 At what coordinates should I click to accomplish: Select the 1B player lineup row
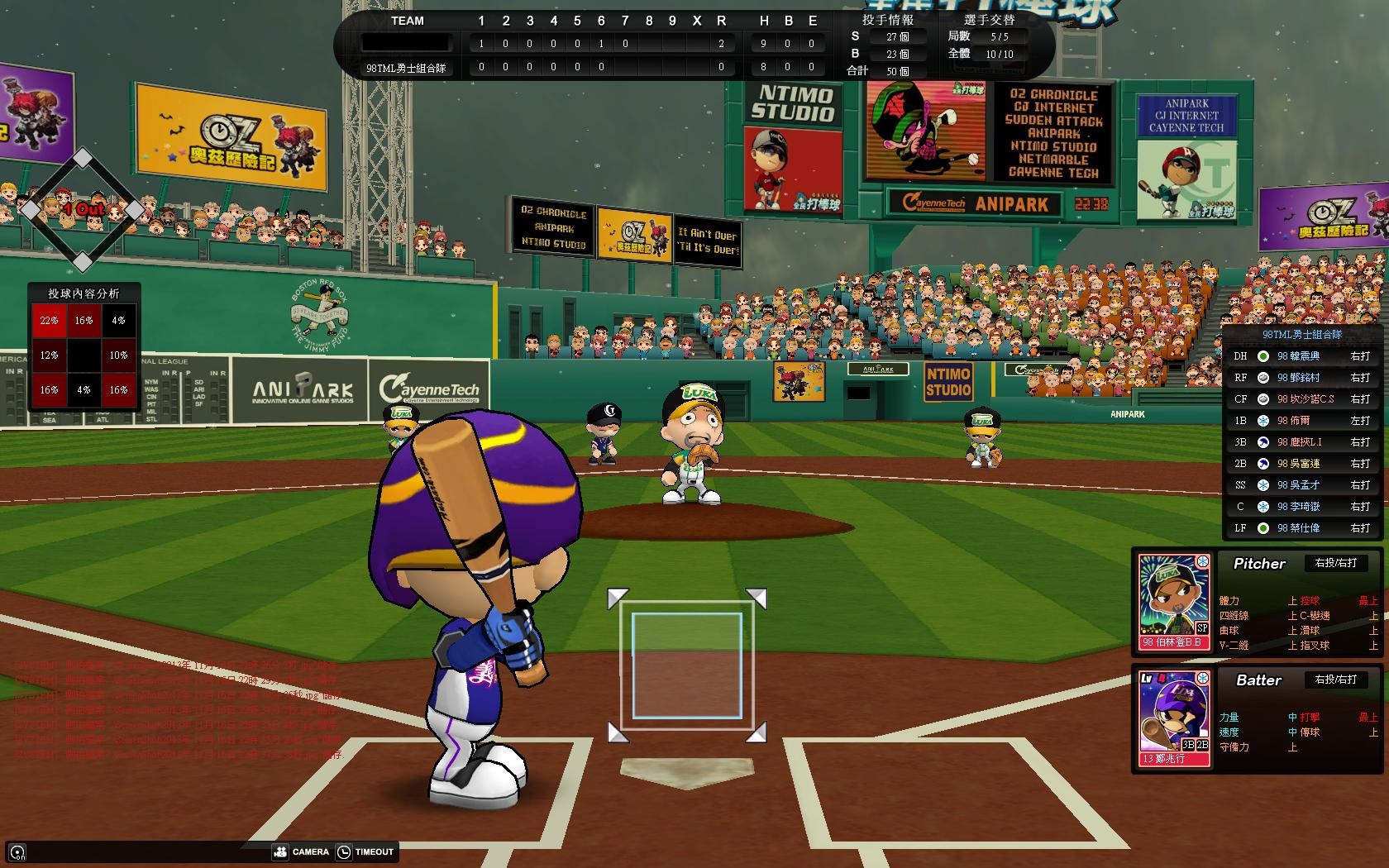pos(1301,421)
